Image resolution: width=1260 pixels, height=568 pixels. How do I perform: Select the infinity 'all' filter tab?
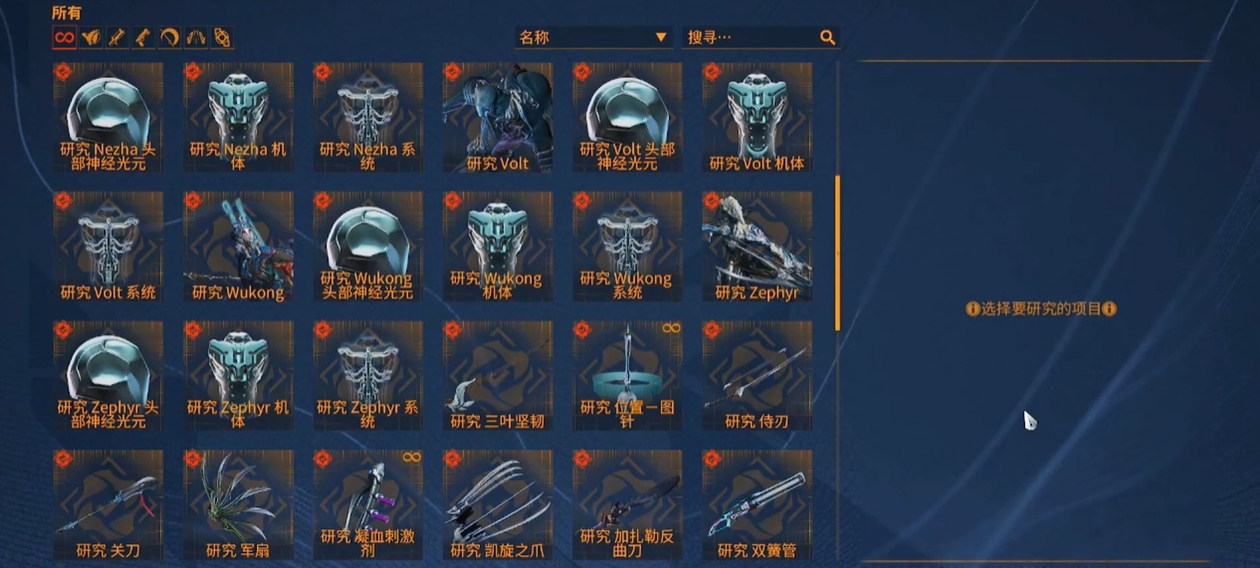[x=64, y=38]
